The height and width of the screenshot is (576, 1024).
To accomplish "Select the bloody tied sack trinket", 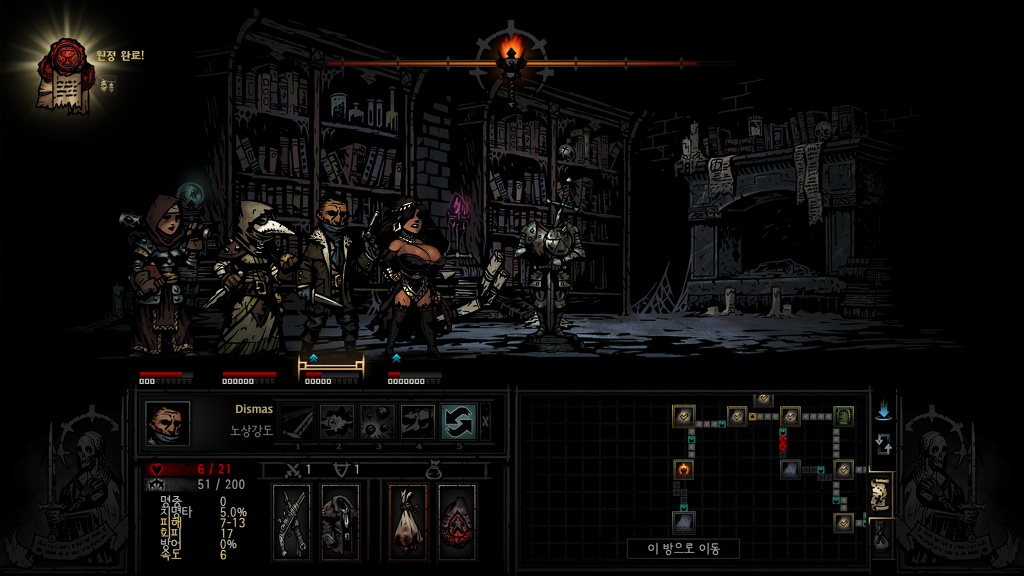I will 408,520.
